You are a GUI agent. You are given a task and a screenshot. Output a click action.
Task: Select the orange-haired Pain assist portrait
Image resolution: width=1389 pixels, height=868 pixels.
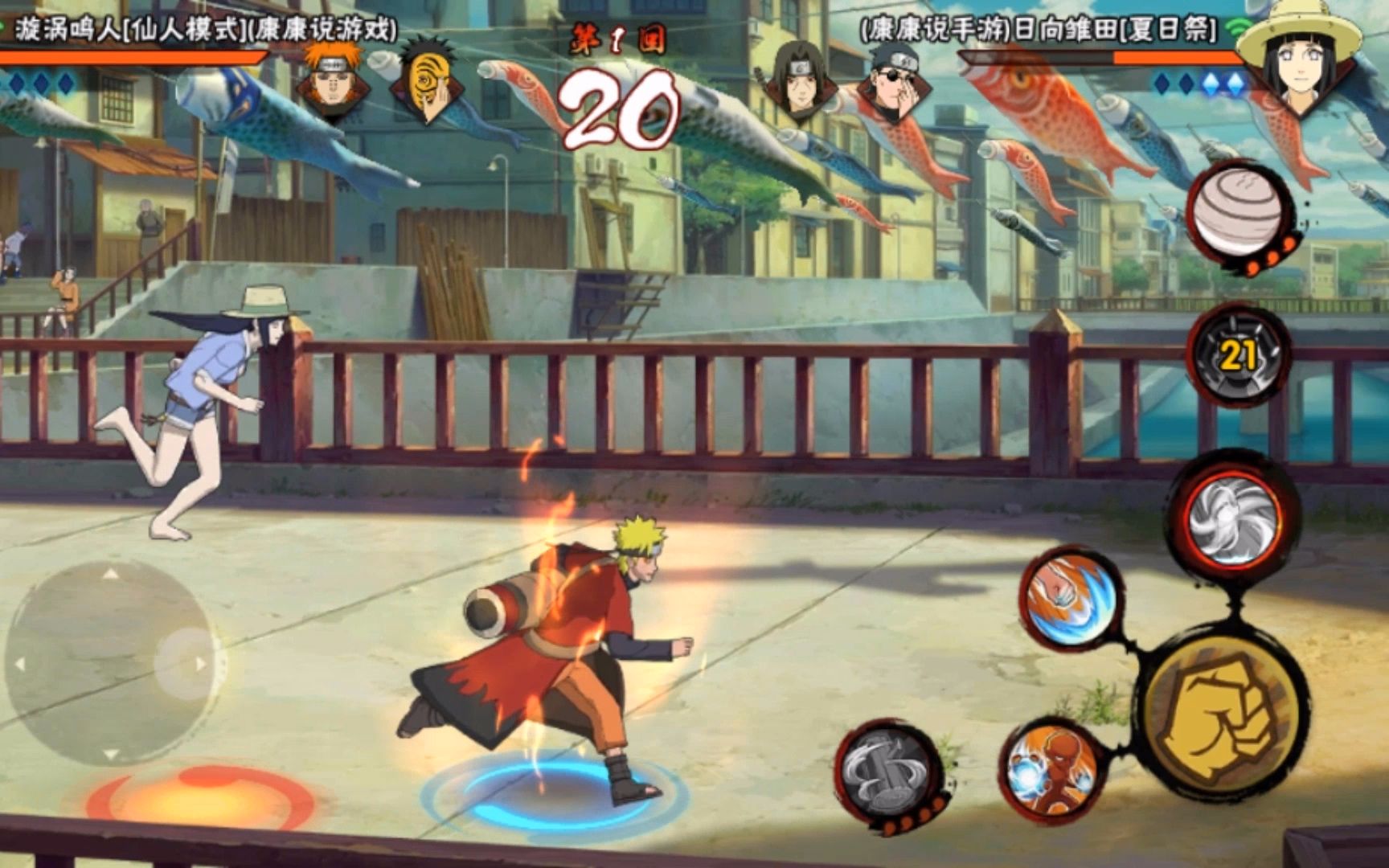click(328, 79)
